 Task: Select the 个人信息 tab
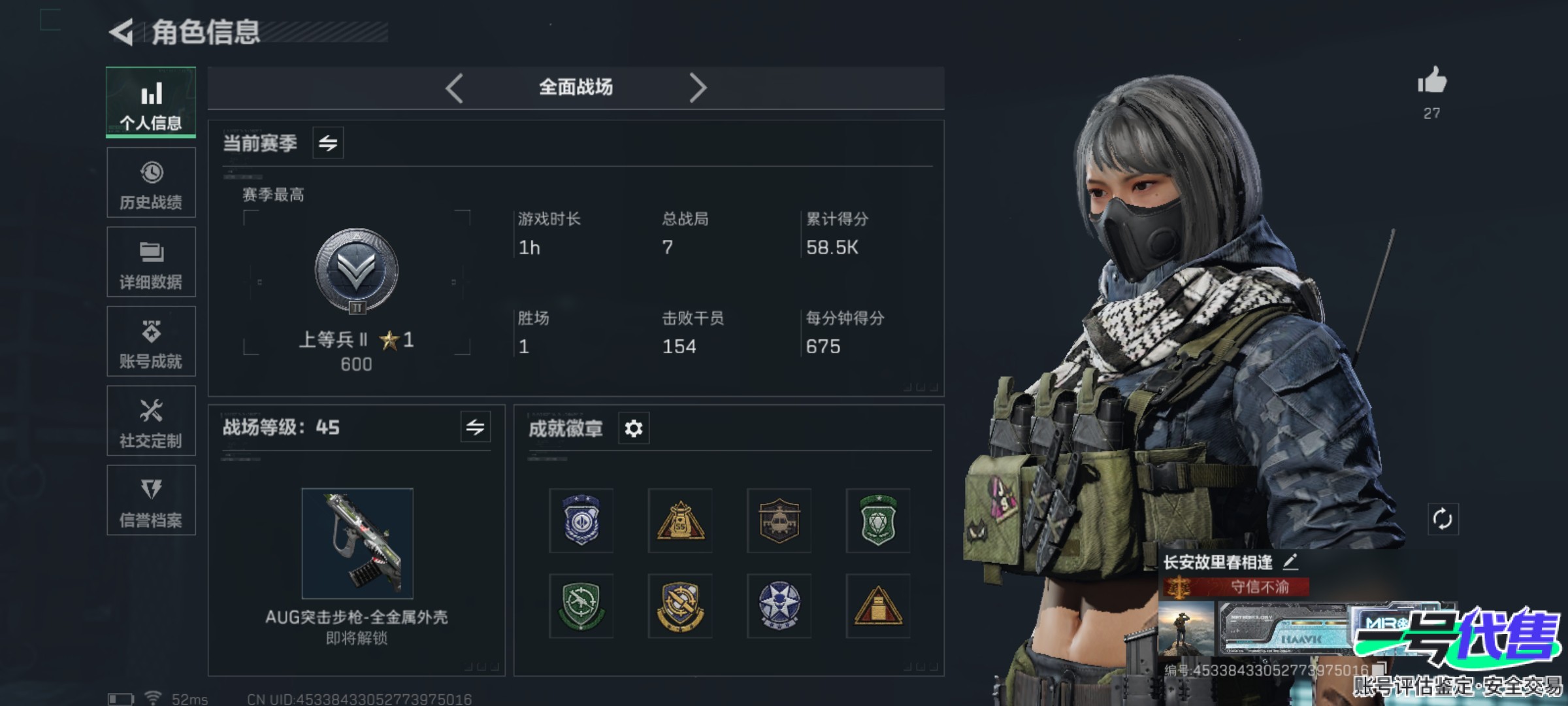point(151,102)
